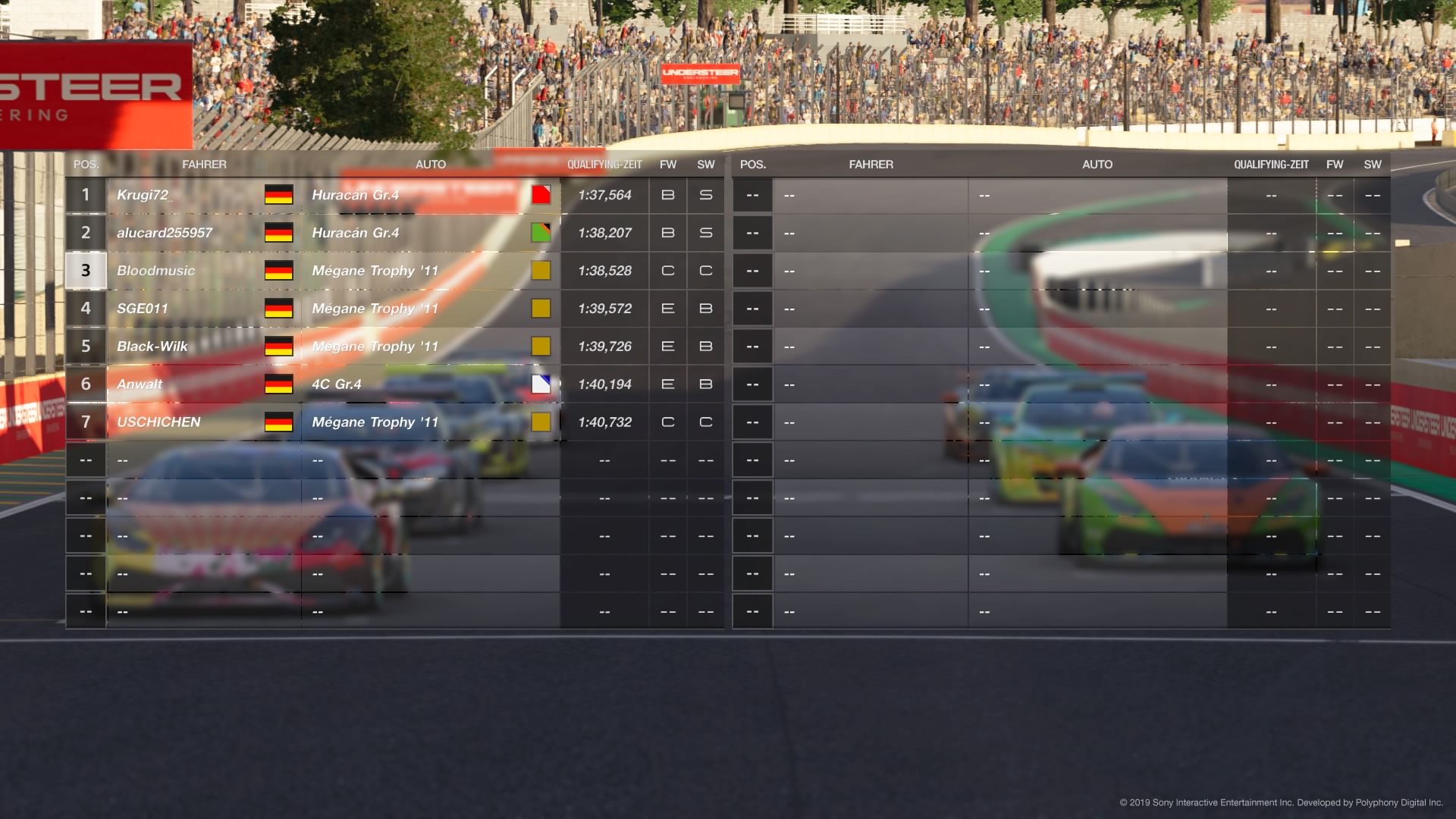The width and height of the screenshot is (1456, 819).
Task: Click the flag icon beside alucard255957
Action: pos(280,233)
